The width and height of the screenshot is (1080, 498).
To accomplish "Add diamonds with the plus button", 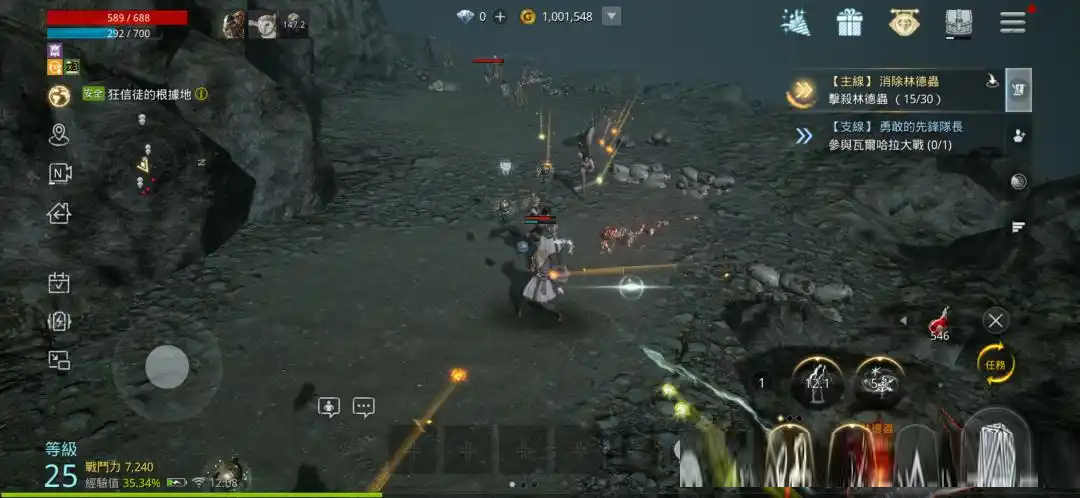I will click(500, 16).
